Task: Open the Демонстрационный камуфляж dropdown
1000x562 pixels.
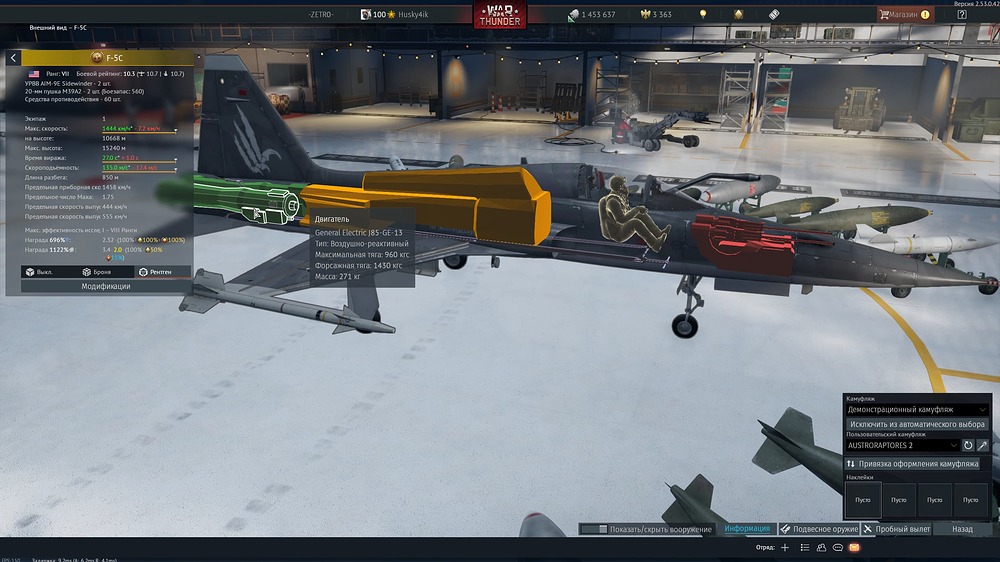Action: pos(918,410)
